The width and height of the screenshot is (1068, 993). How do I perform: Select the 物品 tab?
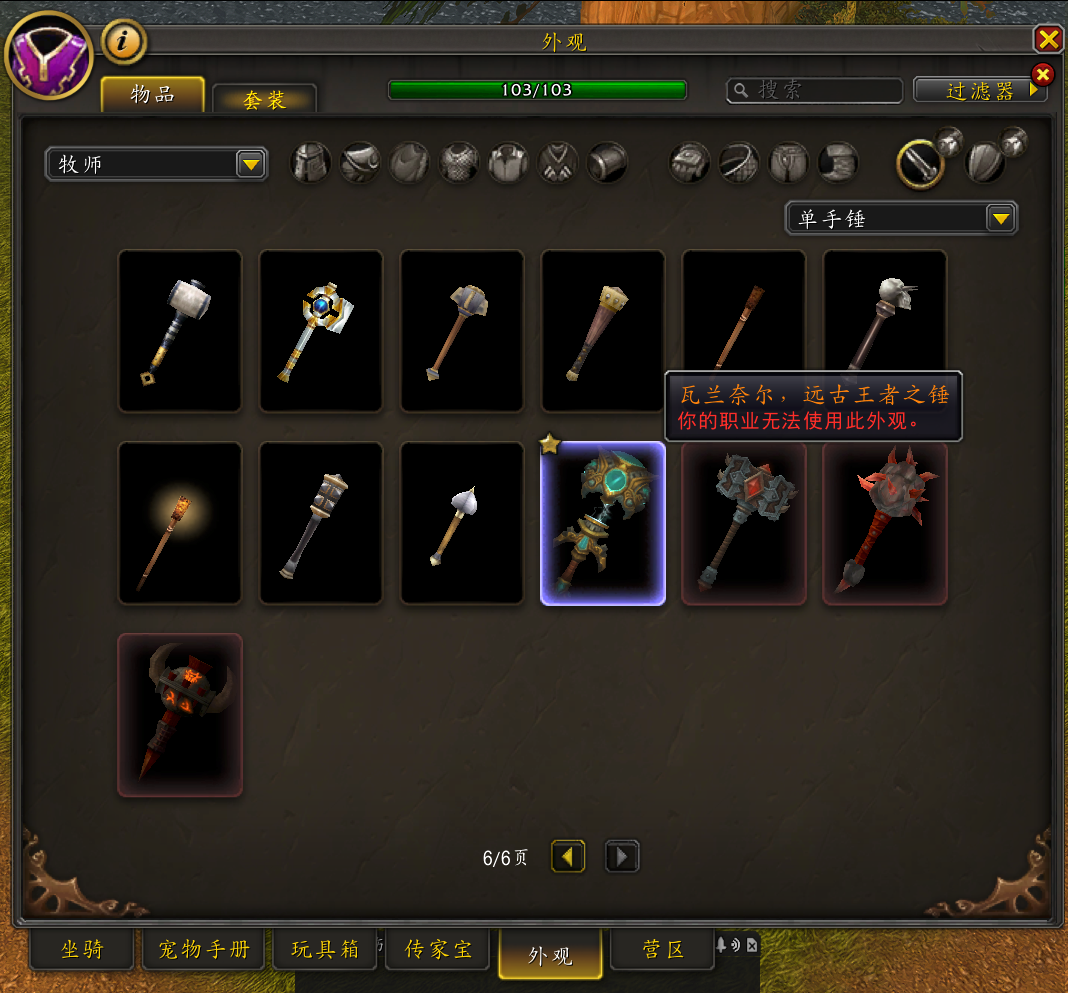tap(153, 95)
